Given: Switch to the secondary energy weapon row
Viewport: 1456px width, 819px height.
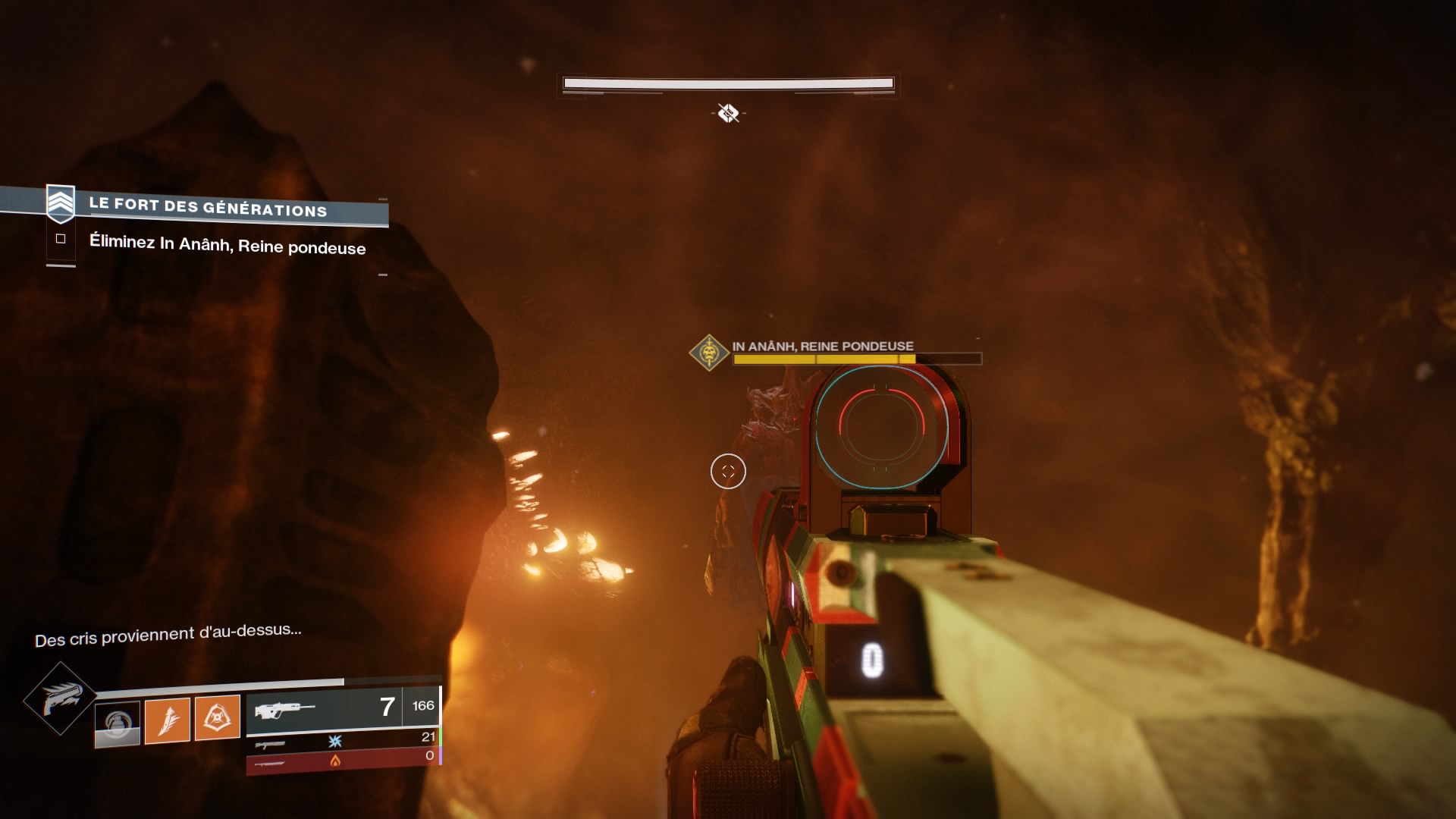Looking at the screenshot, I should click(343, 740).
